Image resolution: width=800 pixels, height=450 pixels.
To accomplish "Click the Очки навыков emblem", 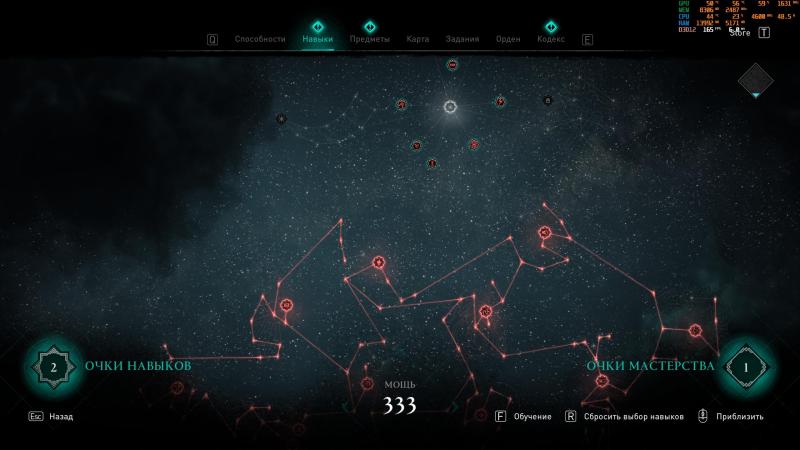I will pyautogui.click(x=52, y=367).
